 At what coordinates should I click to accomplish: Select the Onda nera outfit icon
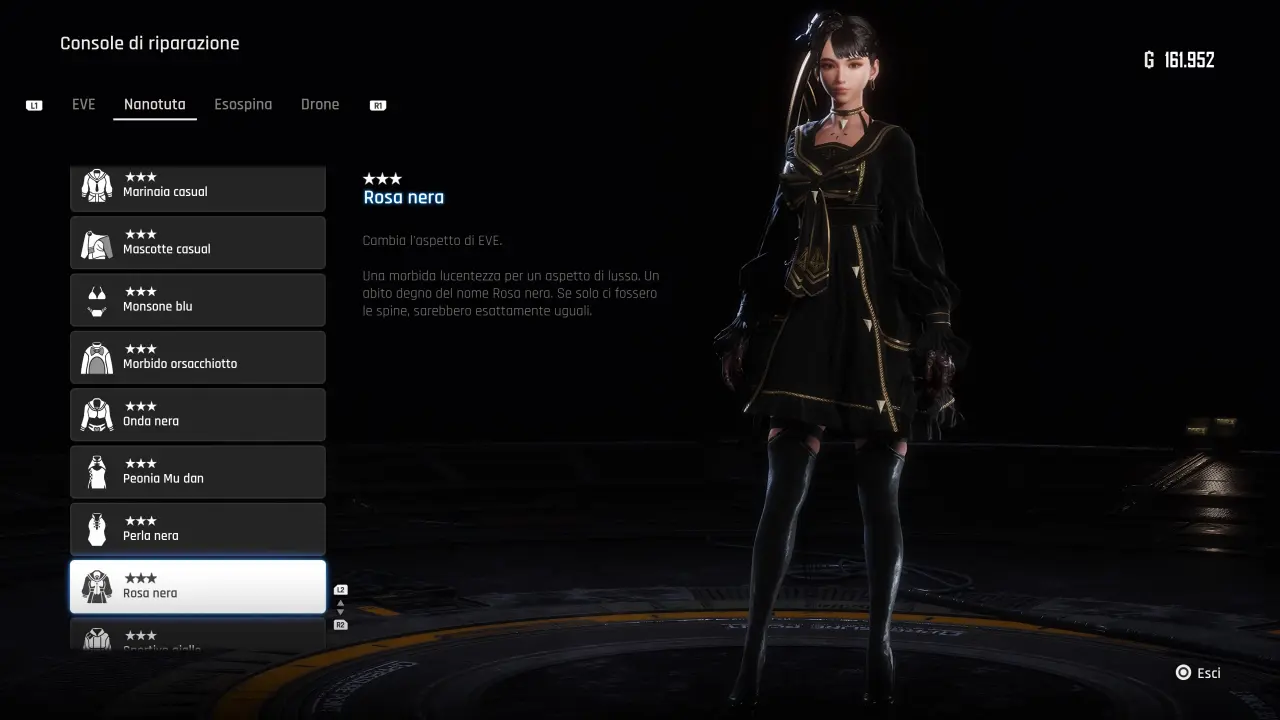coord(96,414)
